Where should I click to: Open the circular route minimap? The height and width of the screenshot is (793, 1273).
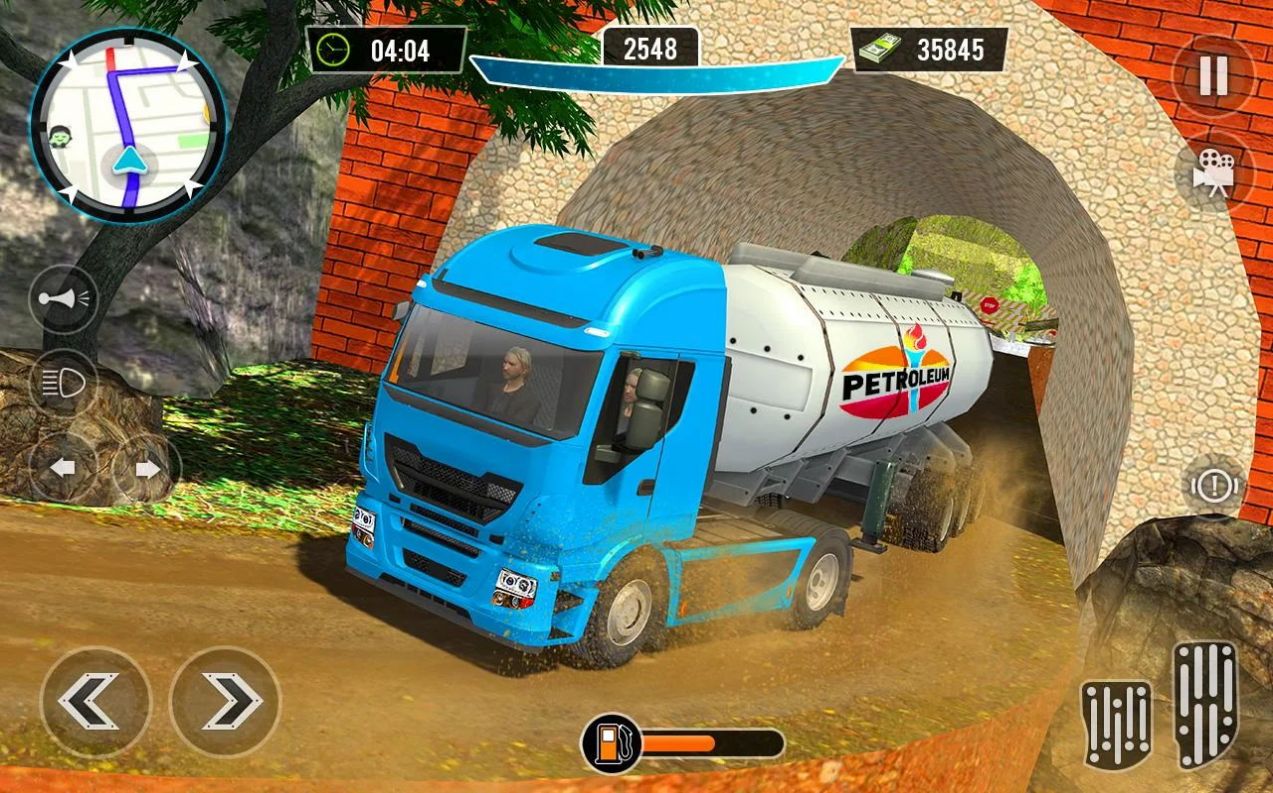point(128,124)
